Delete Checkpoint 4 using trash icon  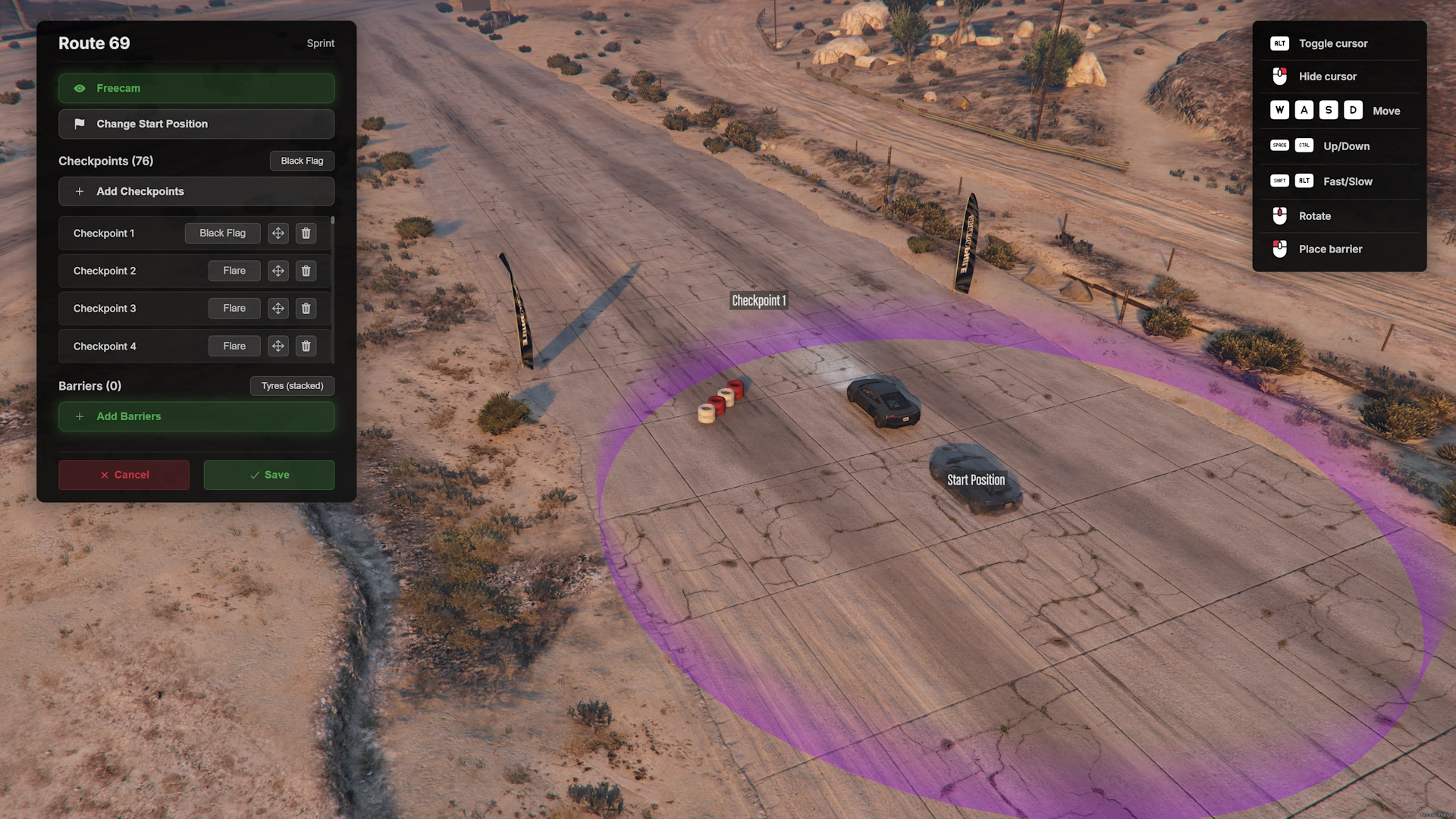pos(306,347)
